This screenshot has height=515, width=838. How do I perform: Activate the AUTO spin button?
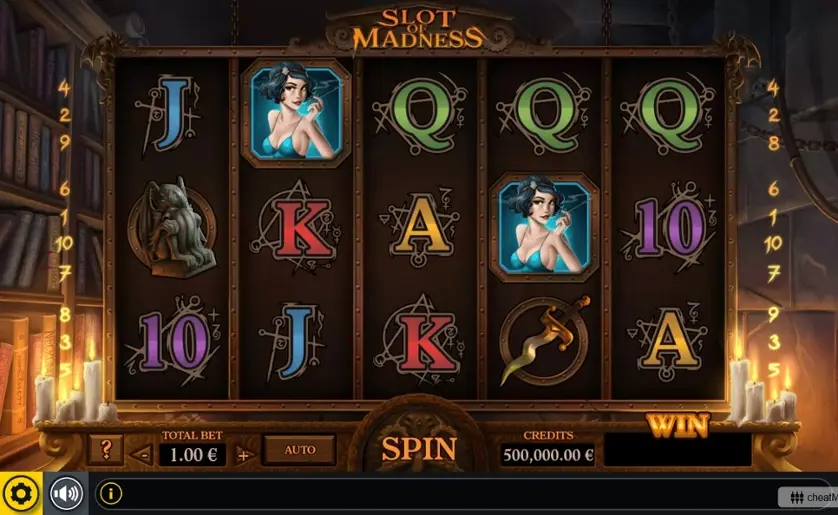click(299, 450)
